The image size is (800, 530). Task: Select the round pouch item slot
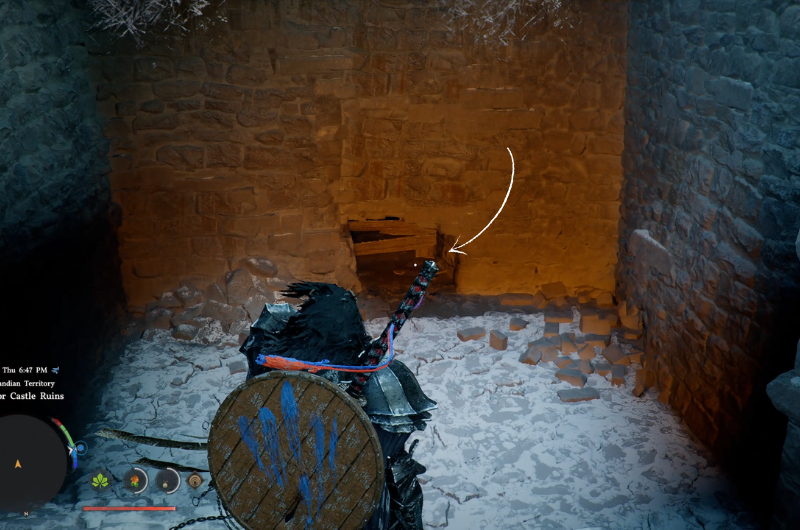[167, 481]
